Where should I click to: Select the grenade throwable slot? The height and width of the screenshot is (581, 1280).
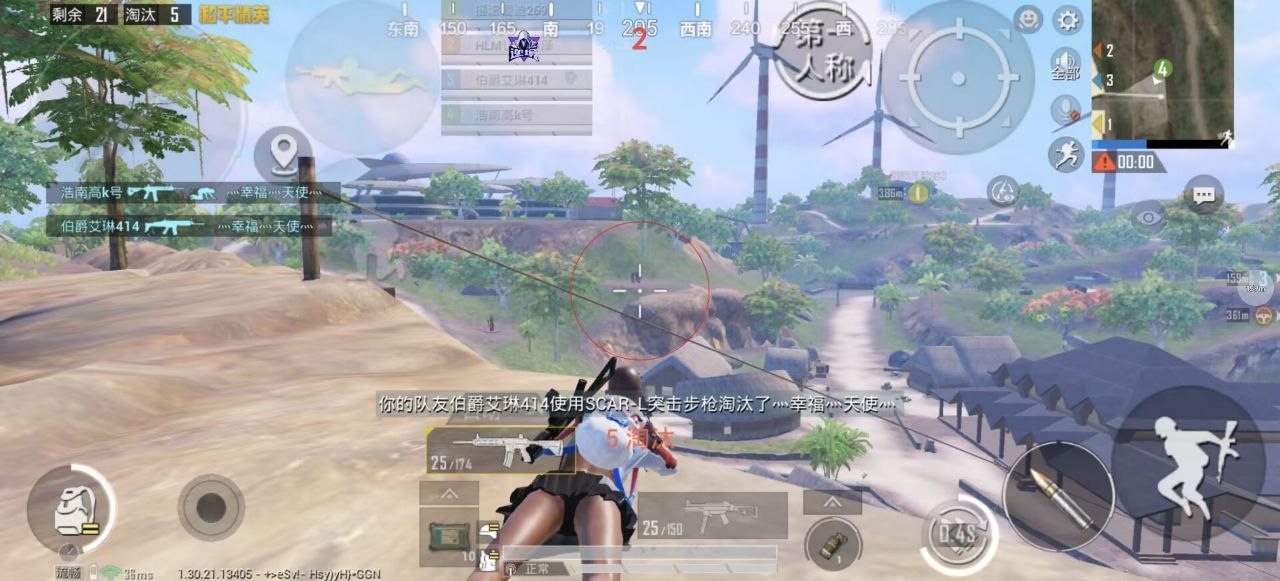pos(833,545)
